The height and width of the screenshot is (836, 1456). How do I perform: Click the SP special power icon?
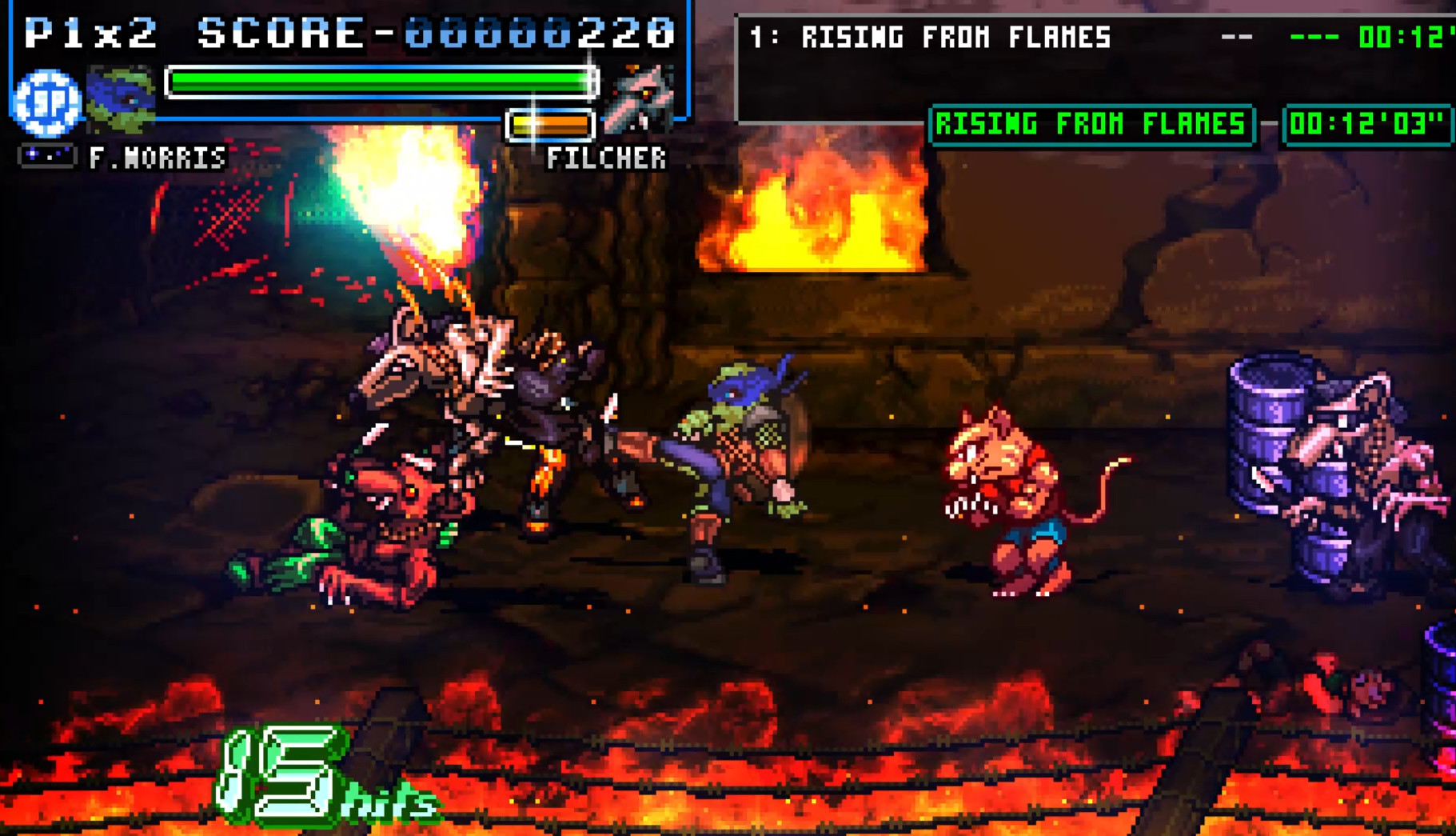coord(46,104)
